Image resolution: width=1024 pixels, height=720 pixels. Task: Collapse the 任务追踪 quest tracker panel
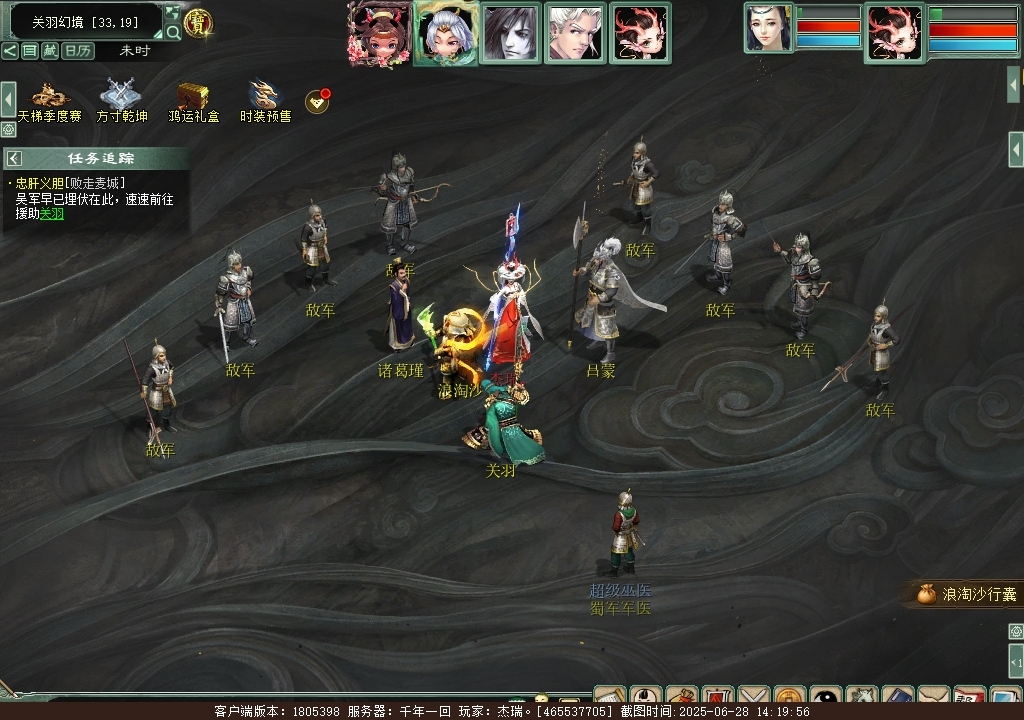click(14, 158)
